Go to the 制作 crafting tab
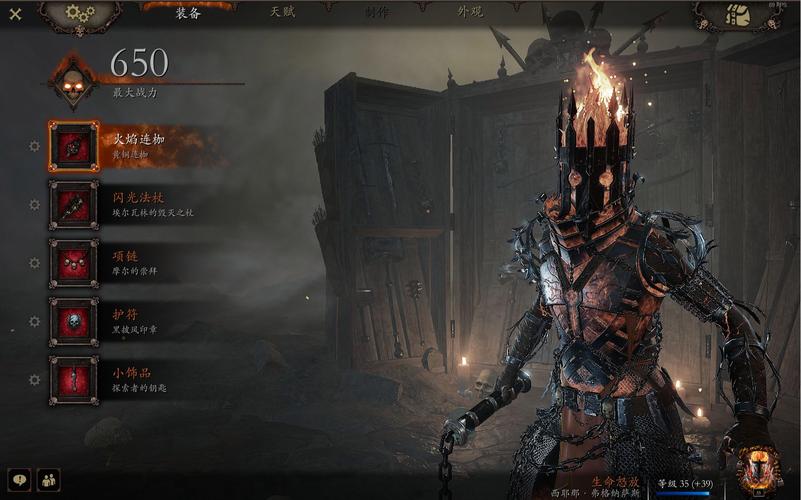 pyautogui.click(x=377, y=13)
